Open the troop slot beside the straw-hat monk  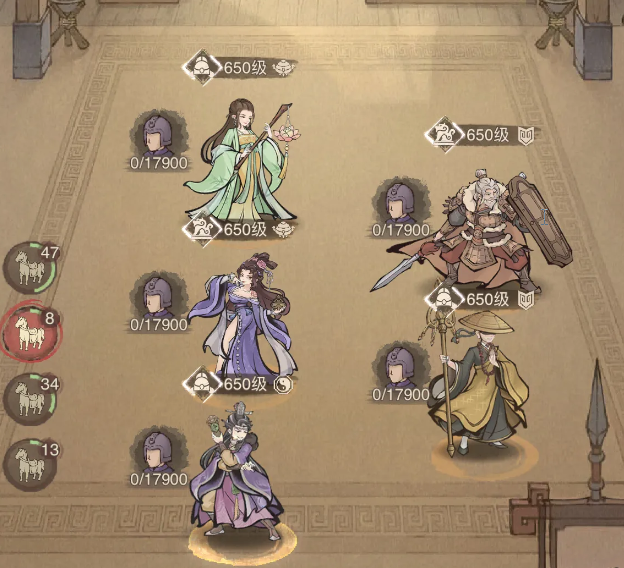point(399,368)
